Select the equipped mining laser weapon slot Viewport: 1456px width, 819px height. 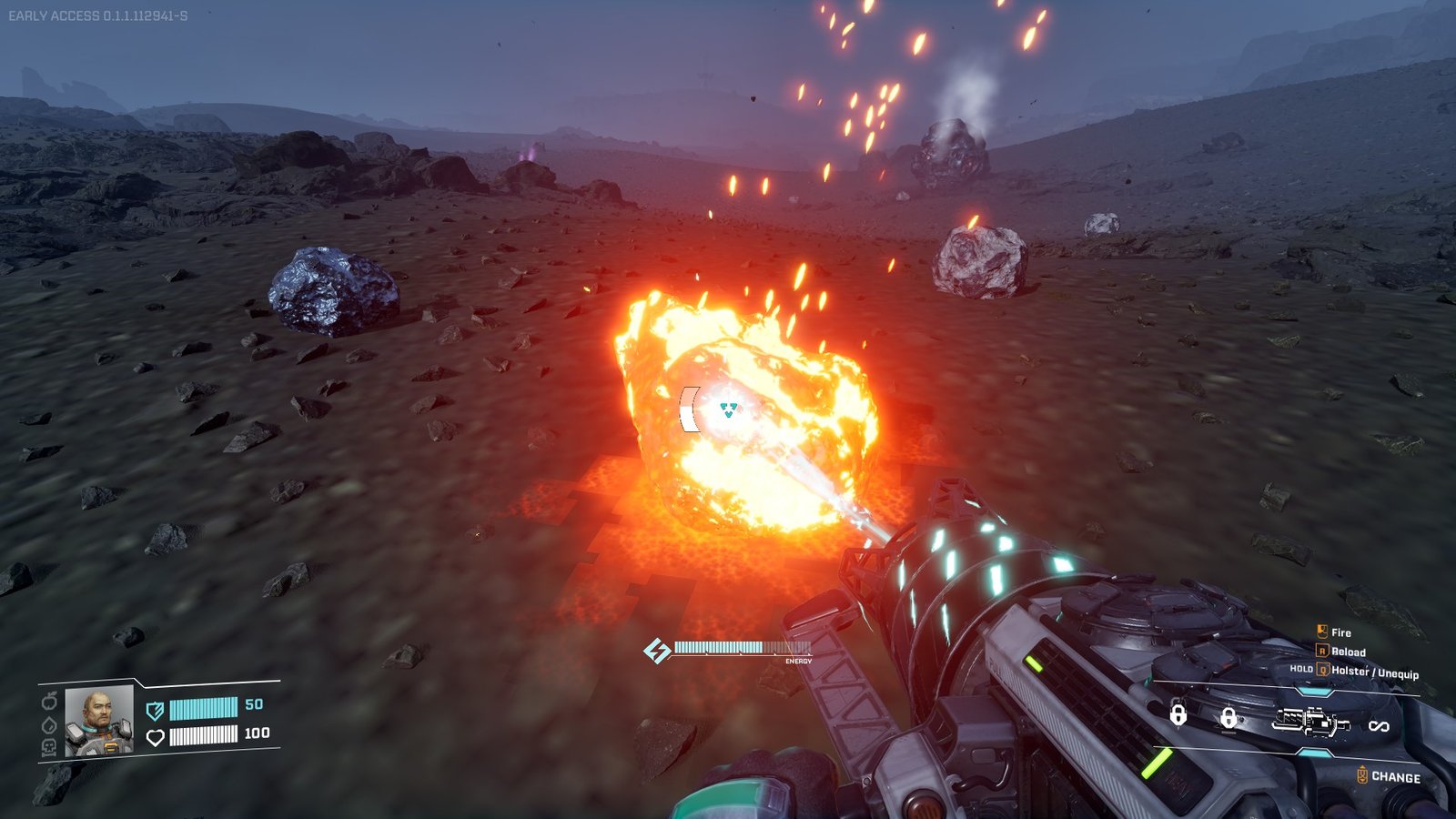1310,722
